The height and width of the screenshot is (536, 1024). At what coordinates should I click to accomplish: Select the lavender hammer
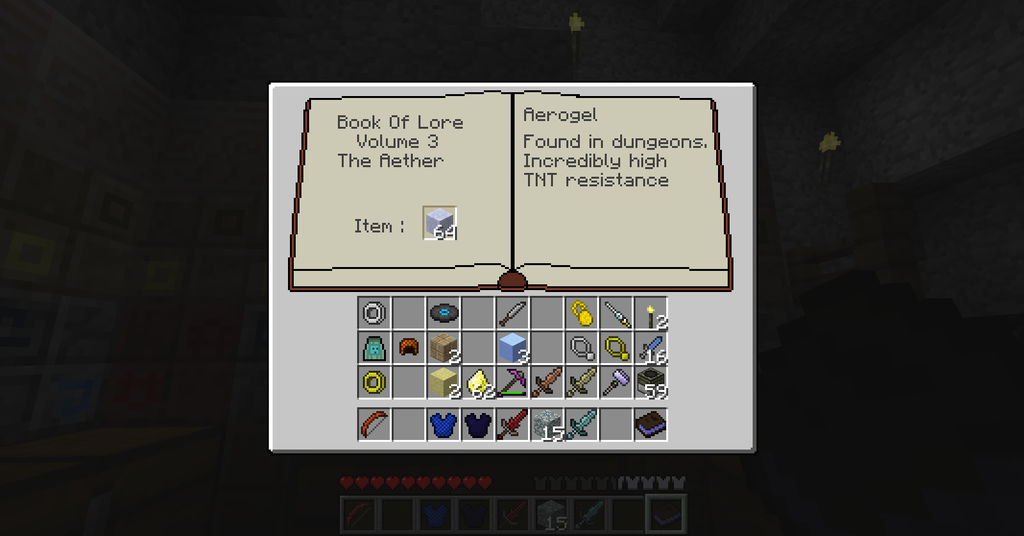[616, 381]
